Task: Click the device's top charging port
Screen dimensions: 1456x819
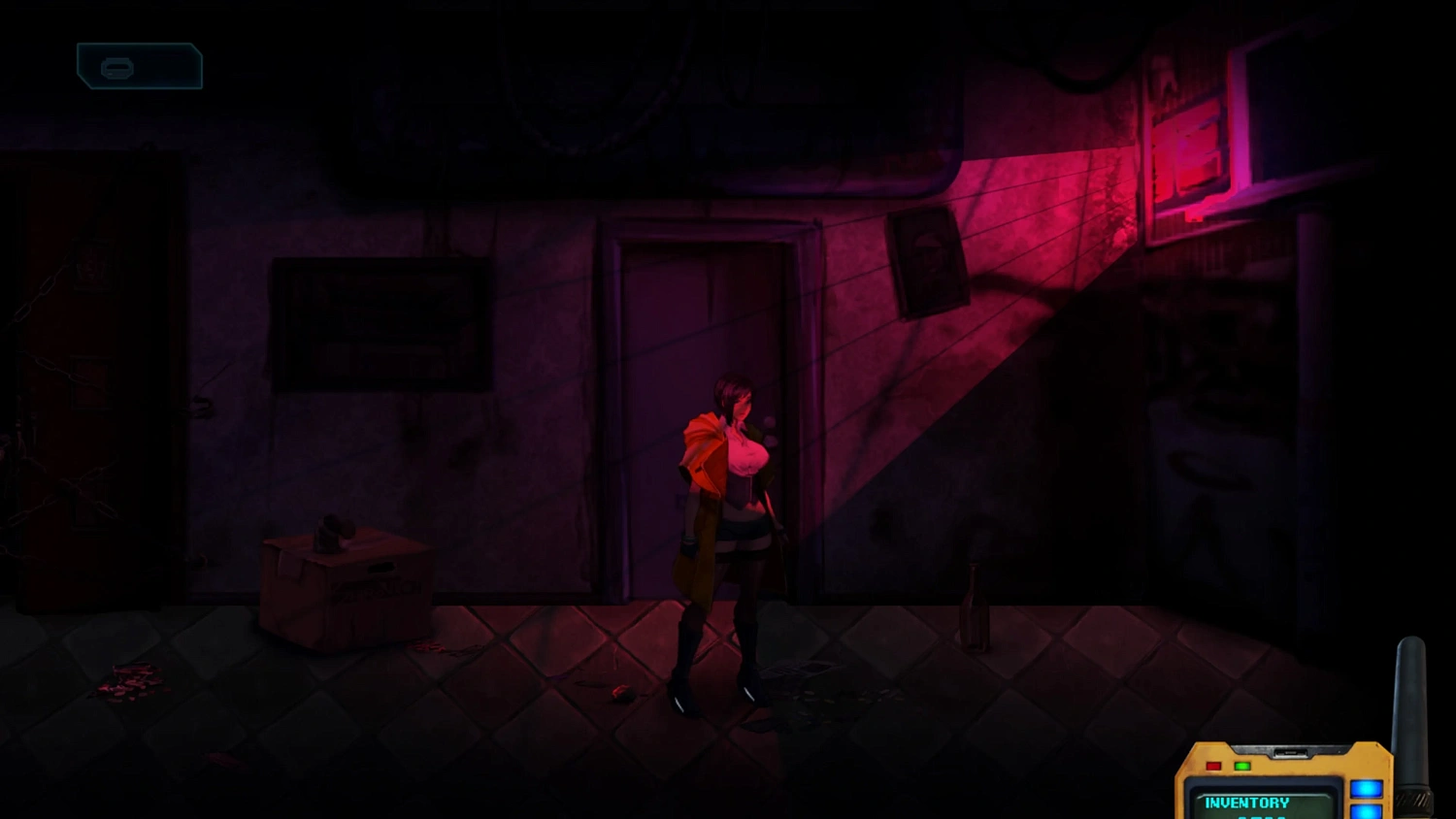Action: (1294, 752)
